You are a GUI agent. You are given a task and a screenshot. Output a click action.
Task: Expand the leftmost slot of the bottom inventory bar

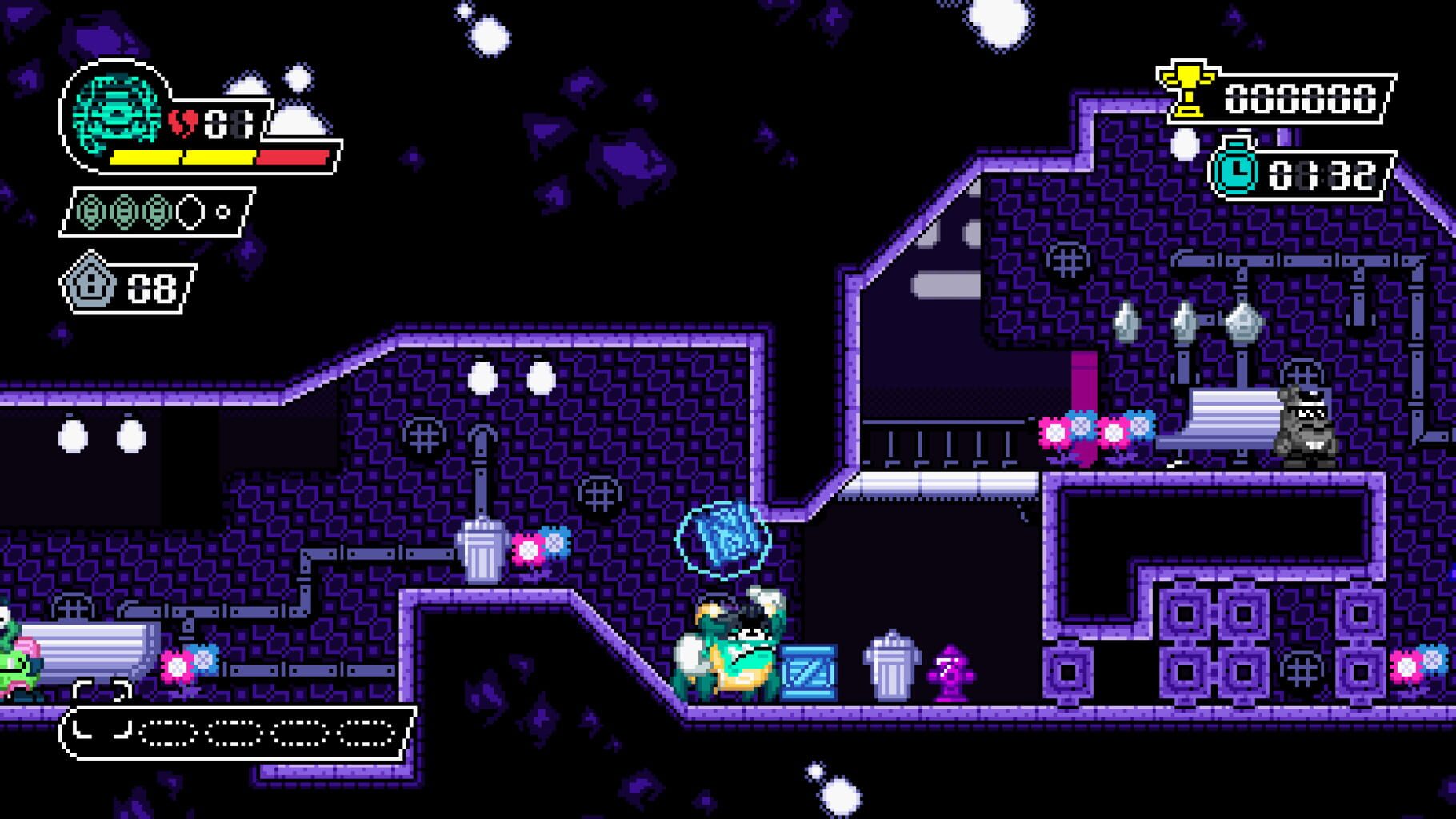(x=102, y=732)
